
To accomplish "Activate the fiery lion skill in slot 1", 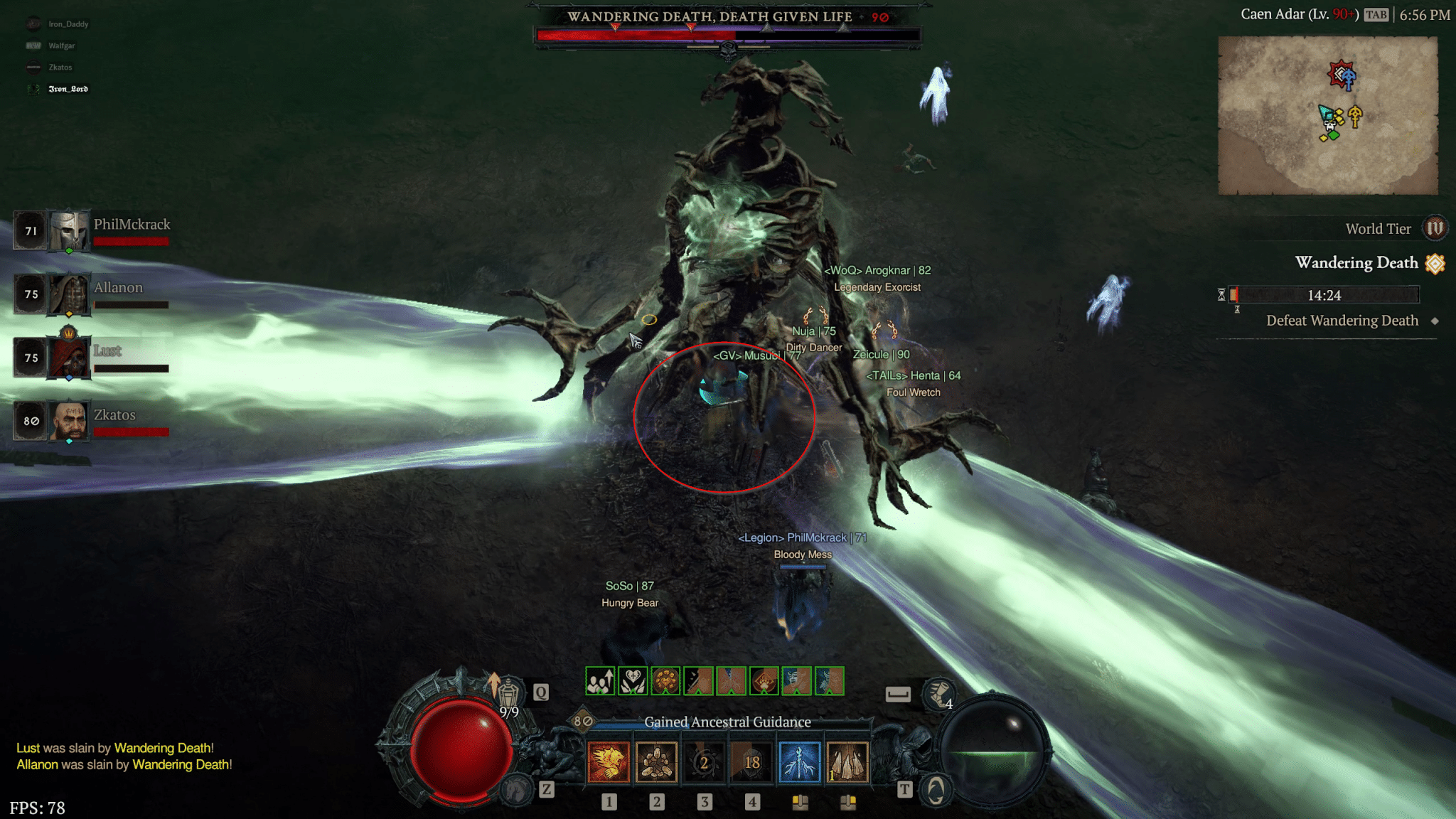I will pos(609,761).
